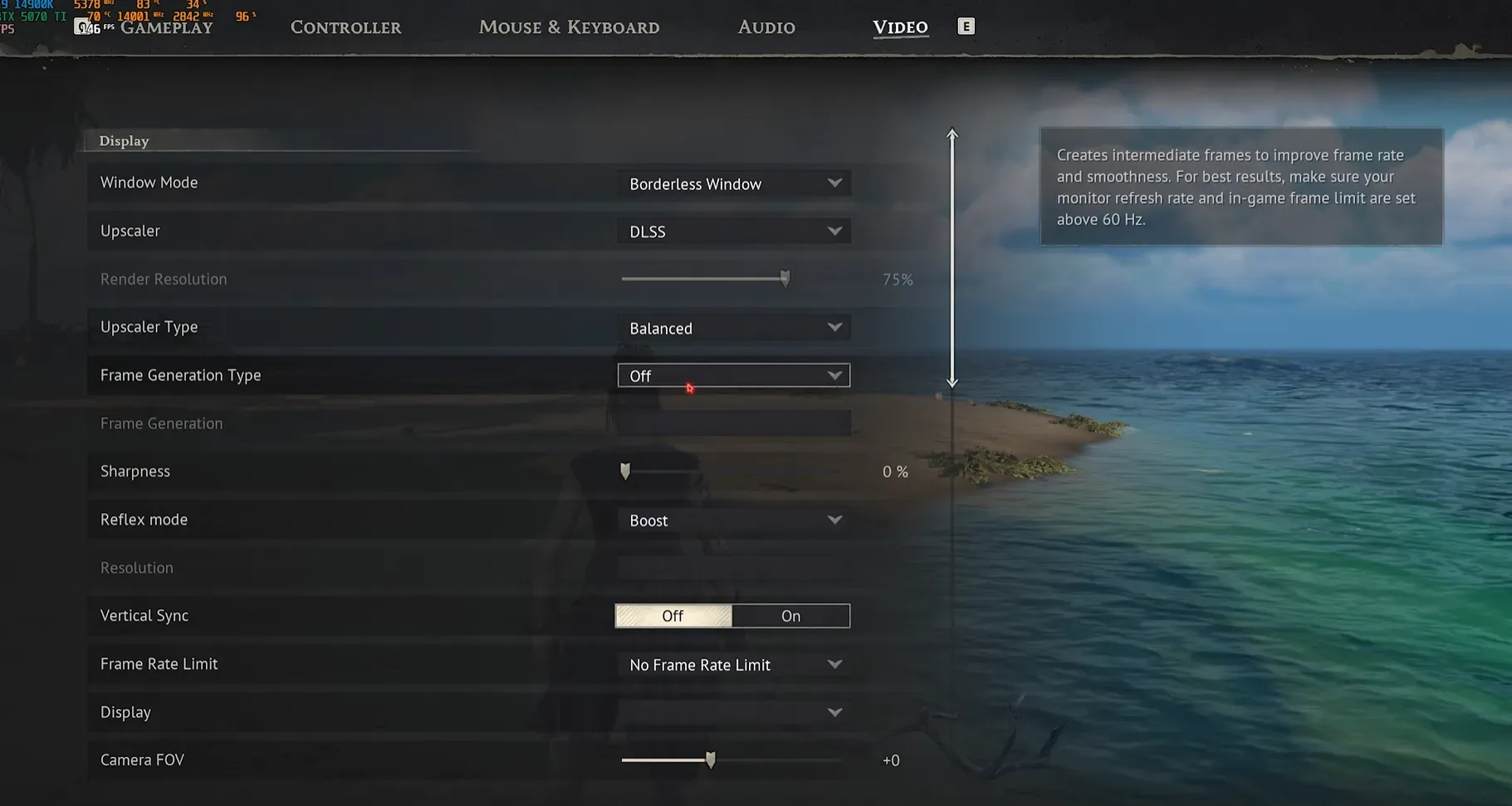Expand the Frame Rate Limit dropdown
This screenshot has height=806, width=1512.
733,664
